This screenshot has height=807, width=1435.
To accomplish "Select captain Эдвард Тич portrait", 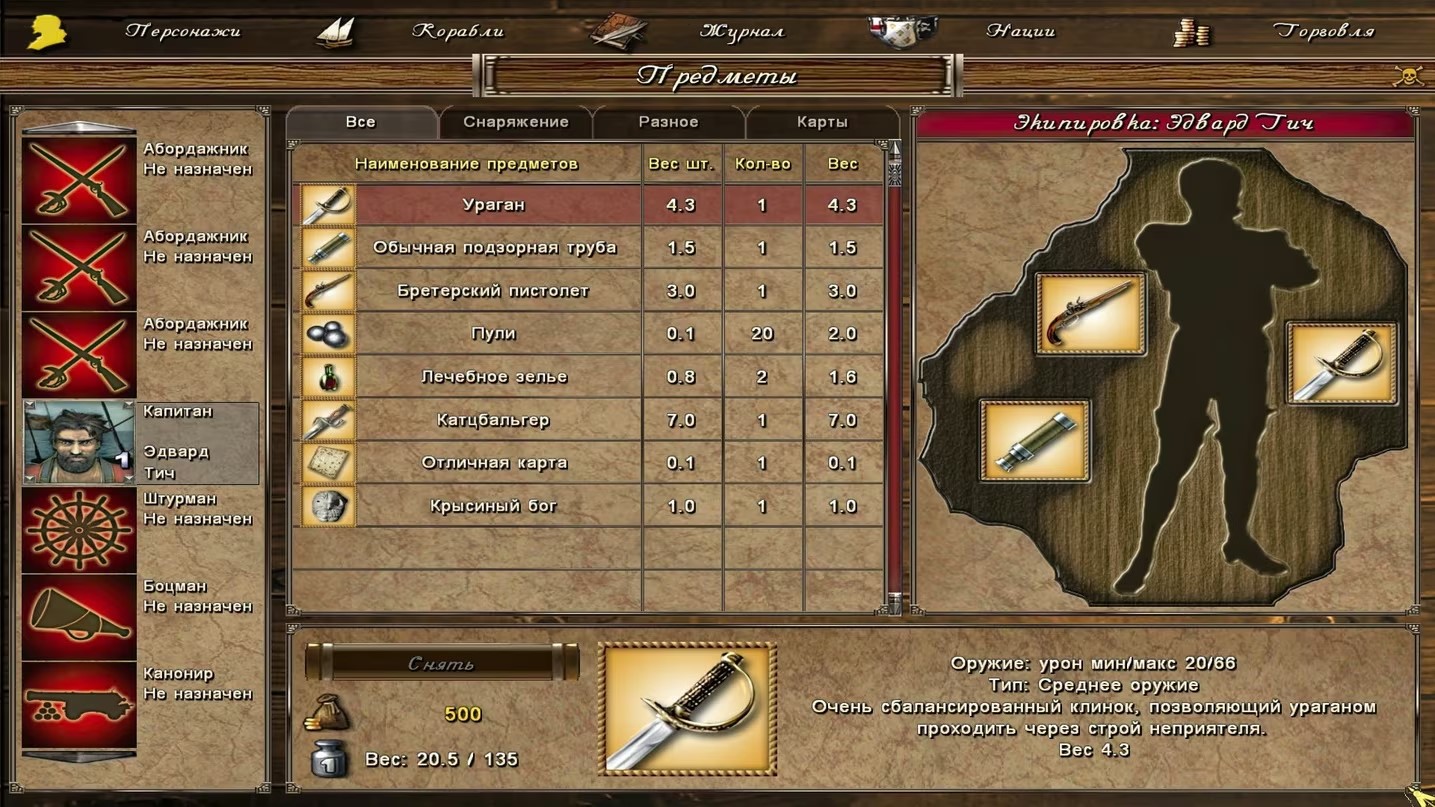I will 79,442.
